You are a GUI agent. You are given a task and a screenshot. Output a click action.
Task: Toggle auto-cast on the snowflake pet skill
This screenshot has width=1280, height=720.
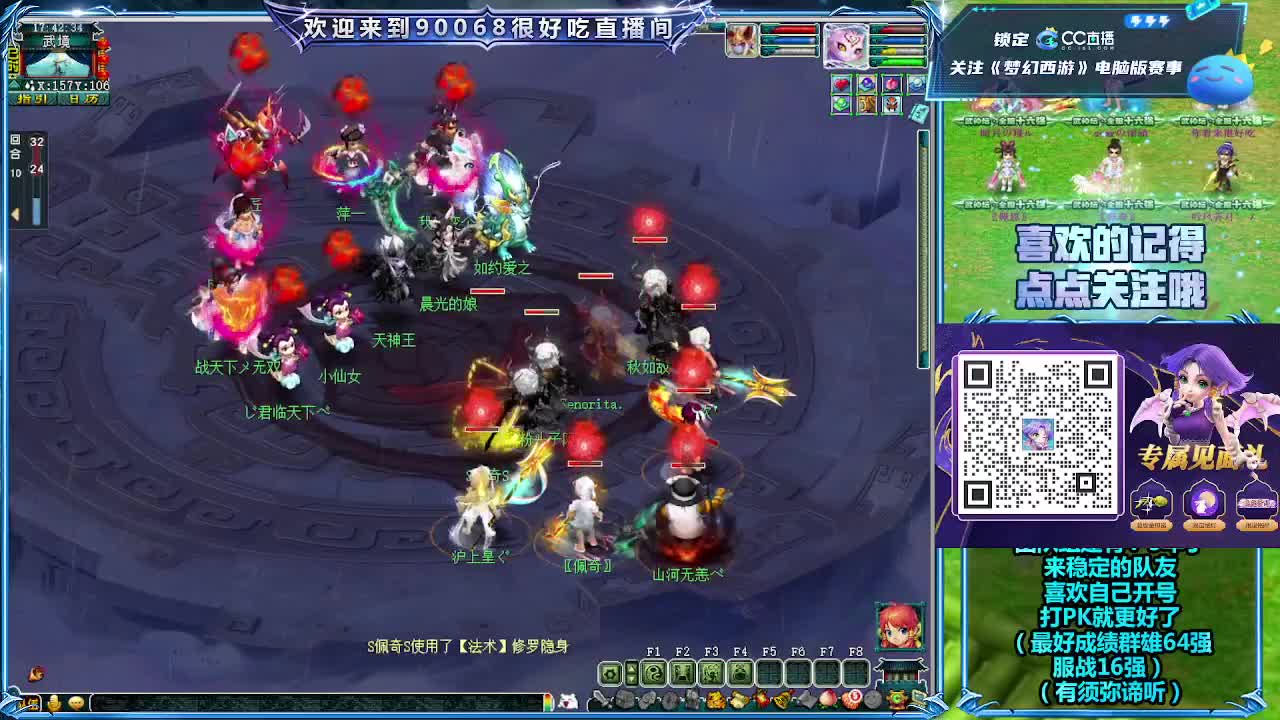tap(916, 83)
